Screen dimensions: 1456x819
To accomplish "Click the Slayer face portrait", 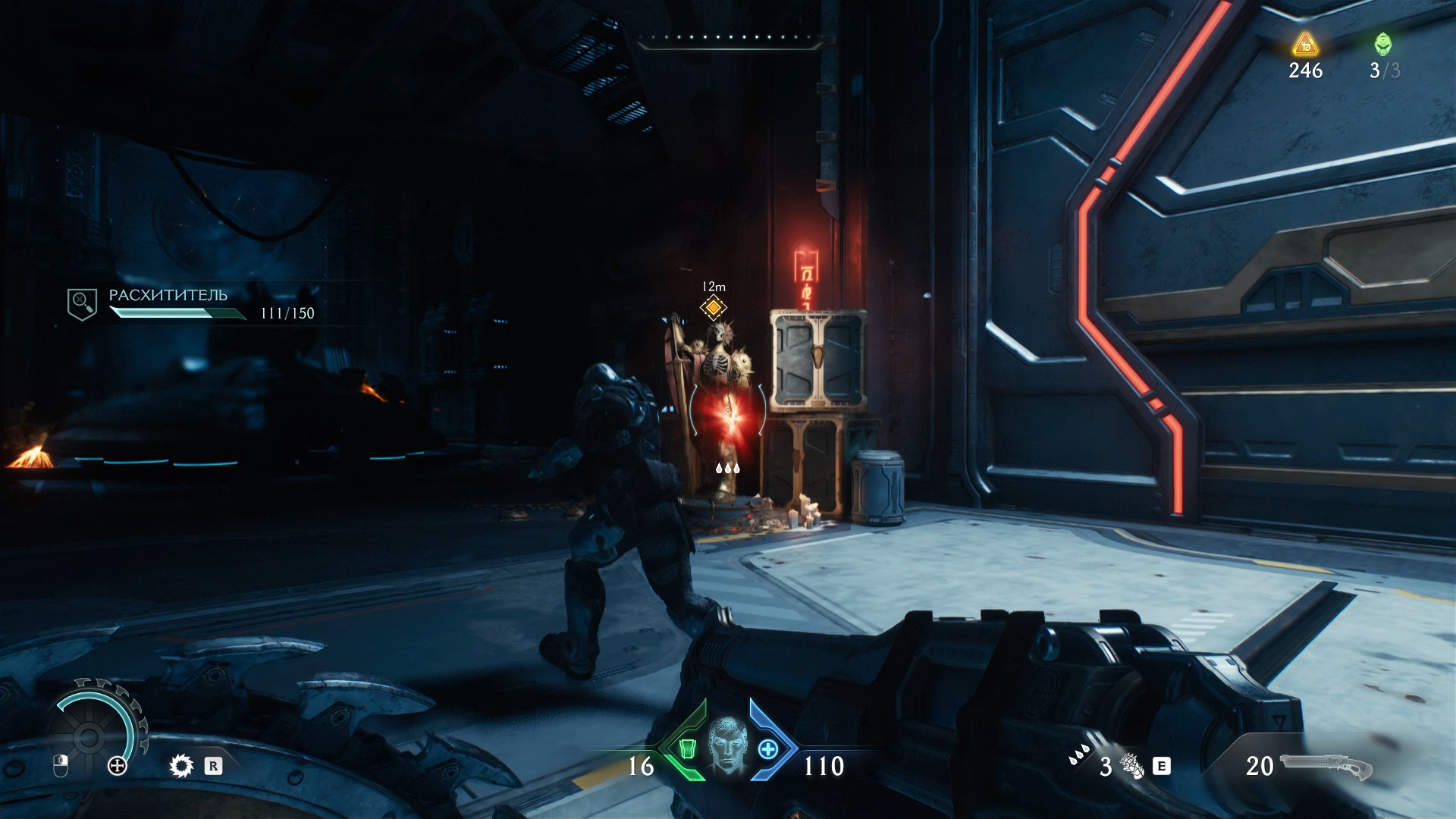I will pos(726,747).
